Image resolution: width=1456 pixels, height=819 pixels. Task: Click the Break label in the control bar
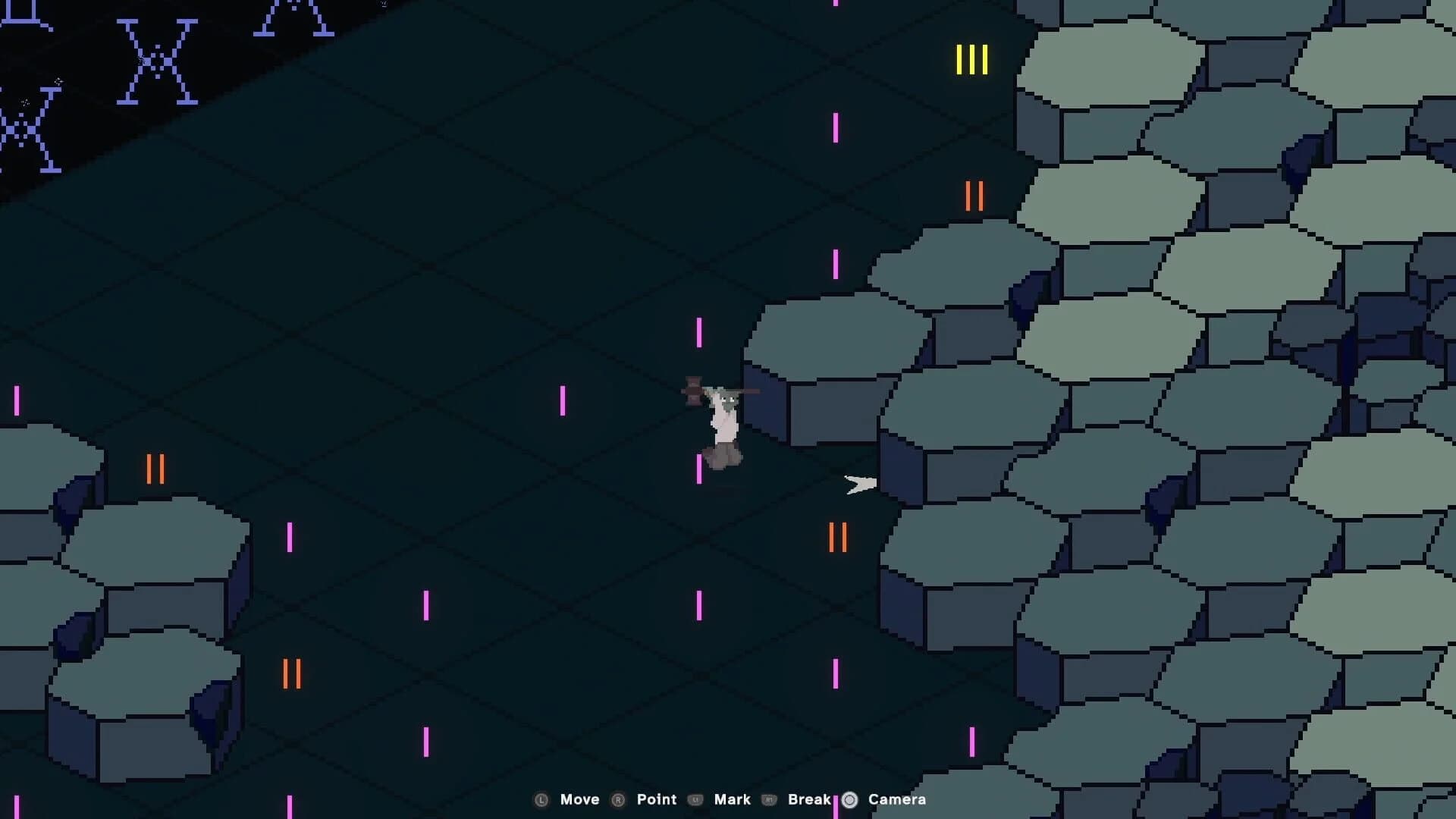click(x=808, y=799)
